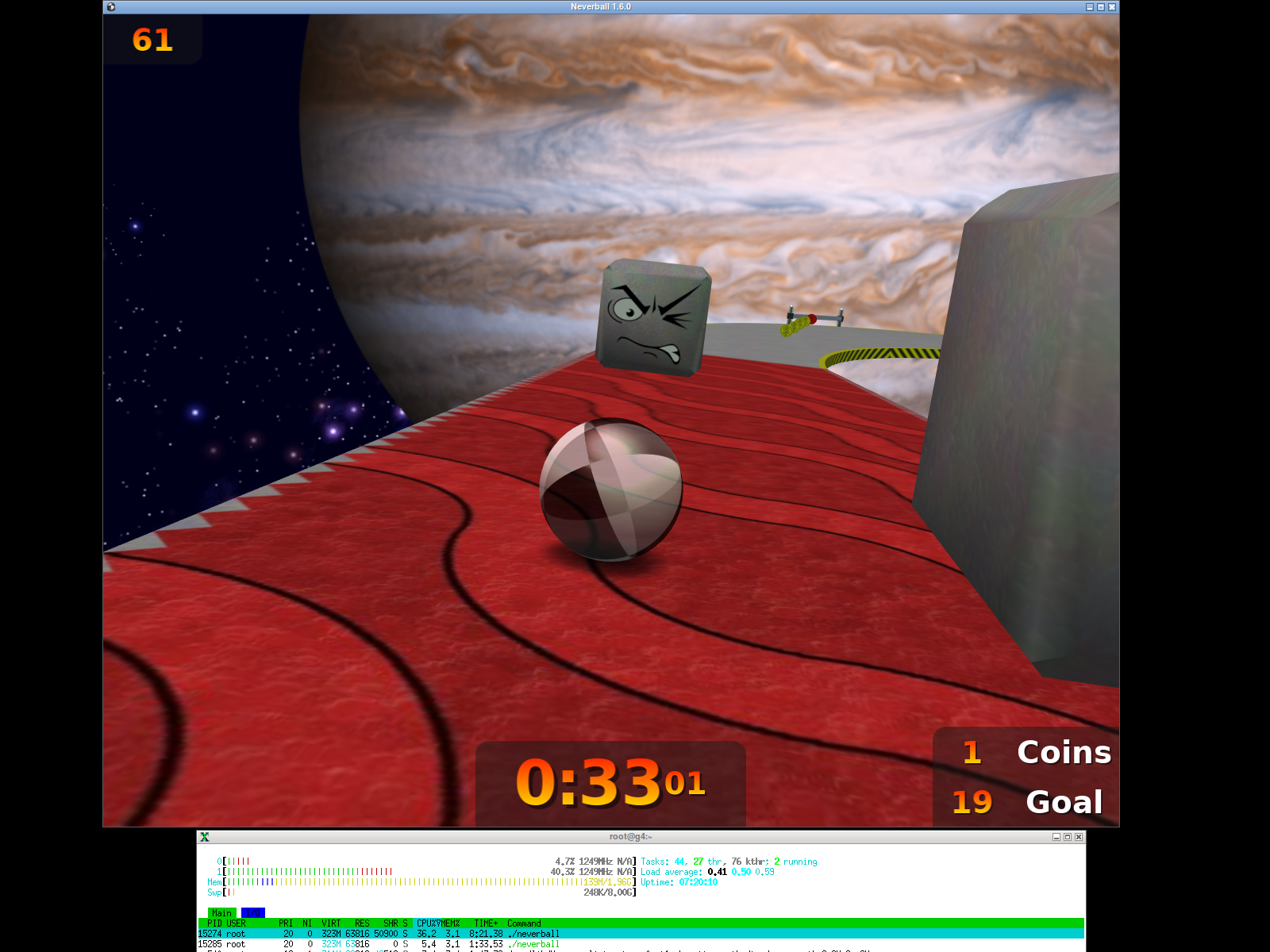Screen dimensions: 1270x952
Task: Click the '1 Coins' HUD indicator
Action: pyautogui.click(x=1032, y=752)
